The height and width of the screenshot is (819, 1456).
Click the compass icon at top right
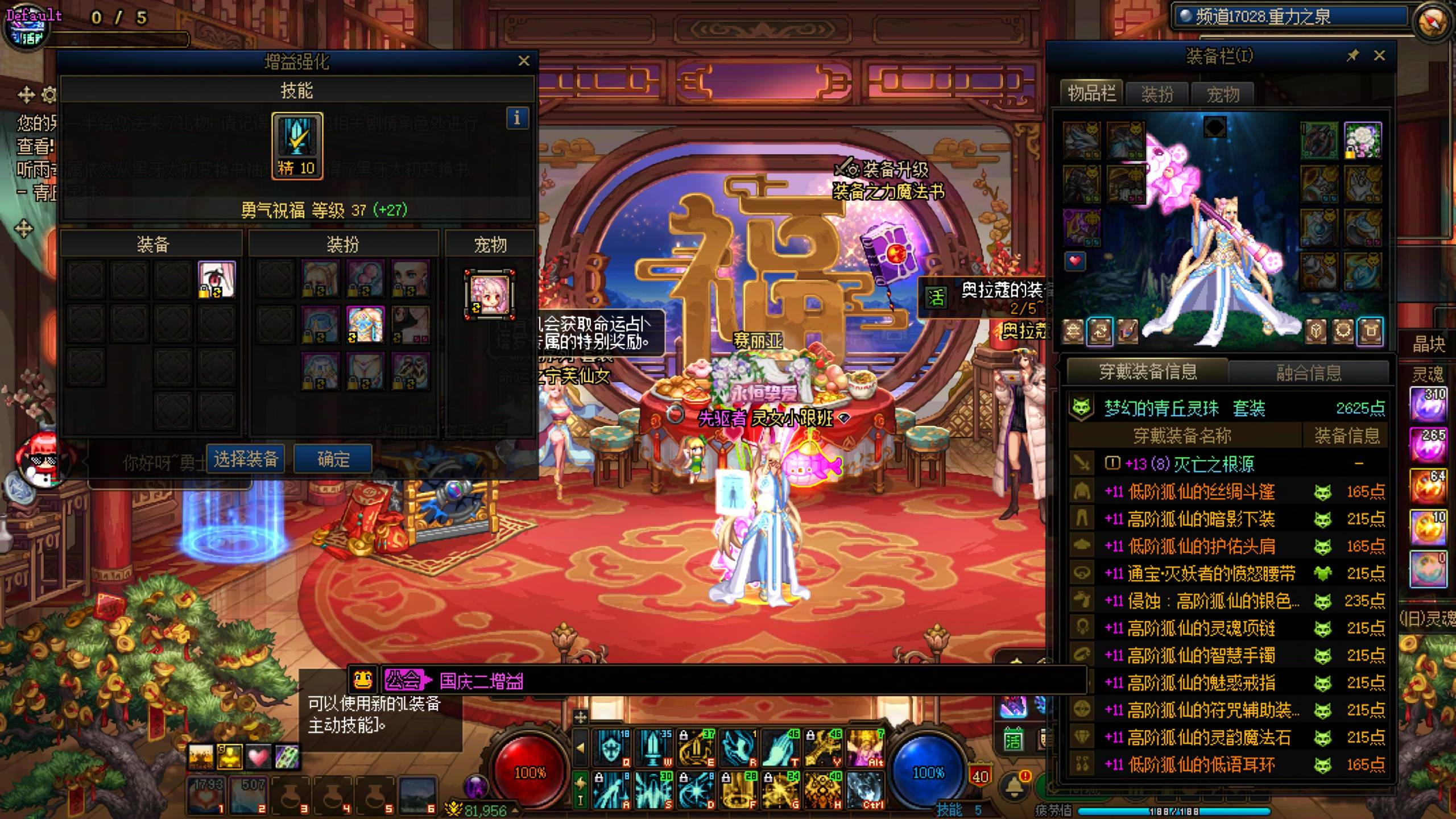[x=1432, y=20]
